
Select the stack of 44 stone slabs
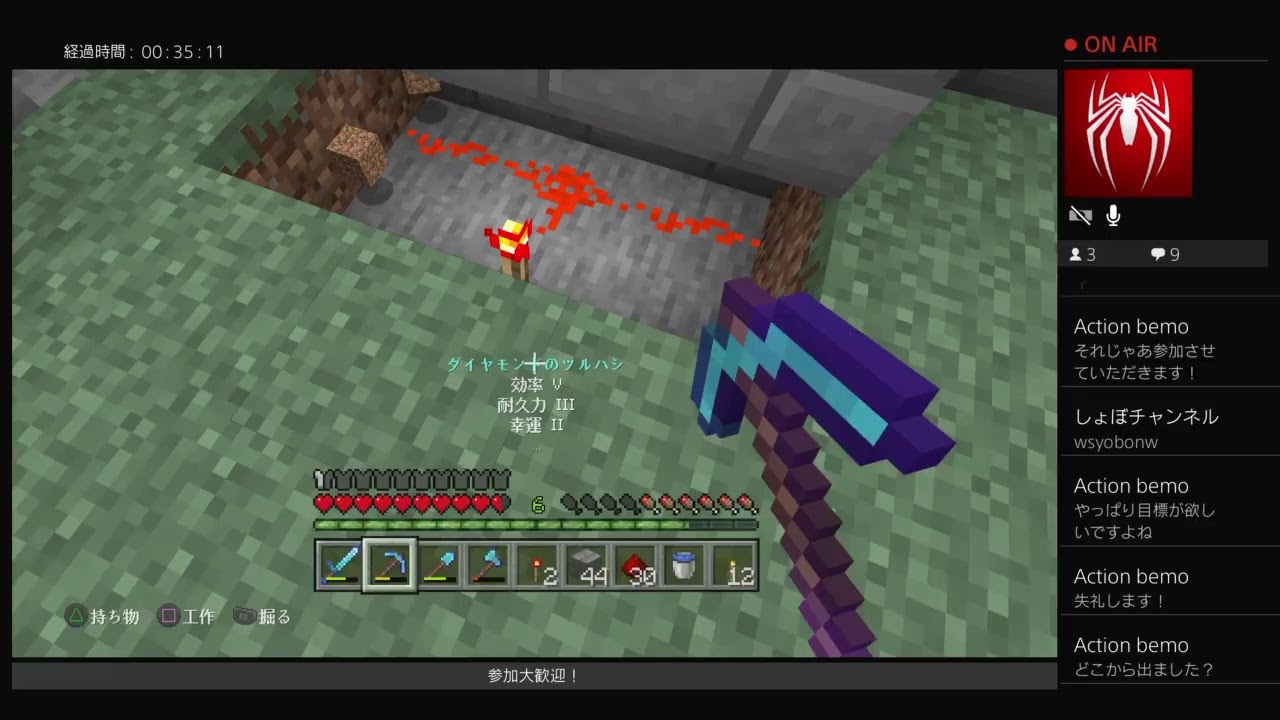583,566
